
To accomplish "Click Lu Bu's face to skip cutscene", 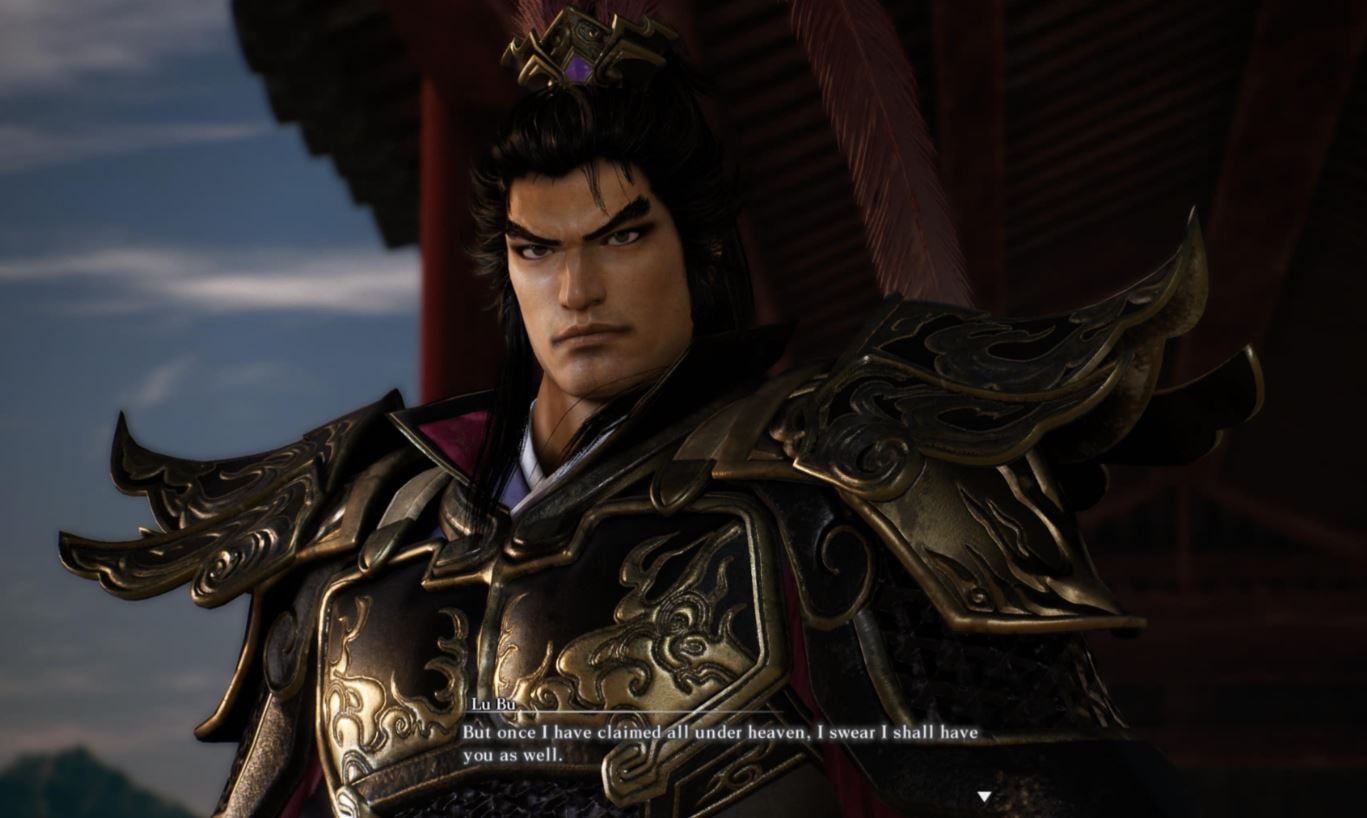I will coord(600,280).
